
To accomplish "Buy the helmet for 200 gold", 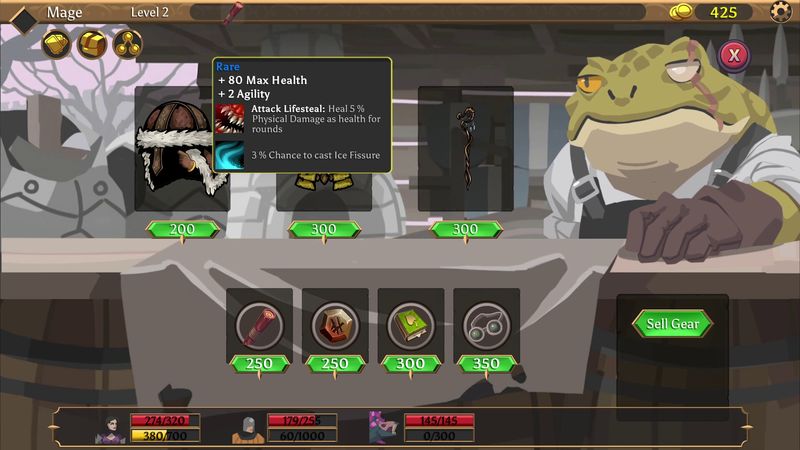I will coord(182,230).
